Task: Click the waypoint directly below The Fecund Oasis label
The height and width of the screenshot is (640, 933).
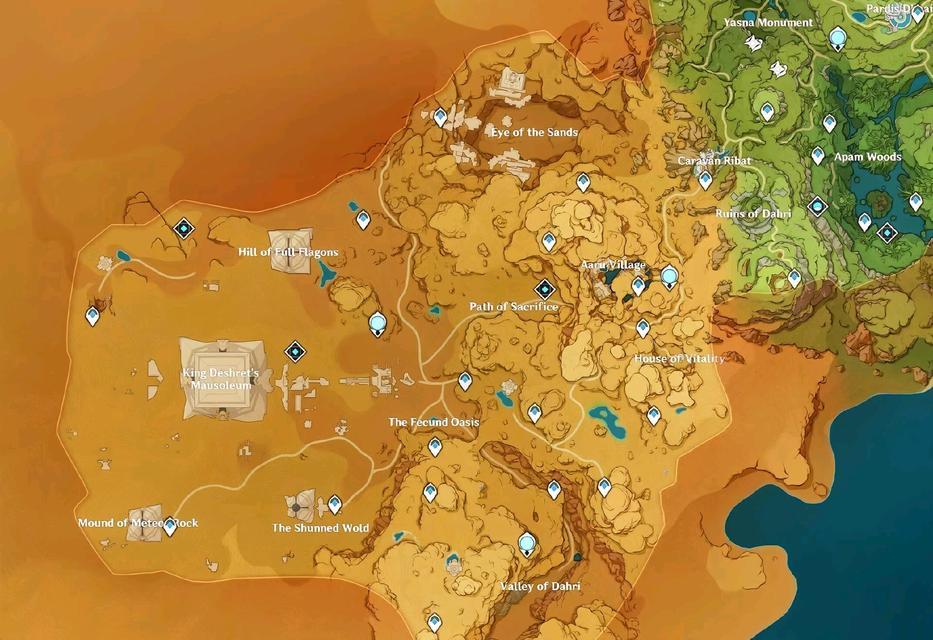Action: [x=435, y=447]
